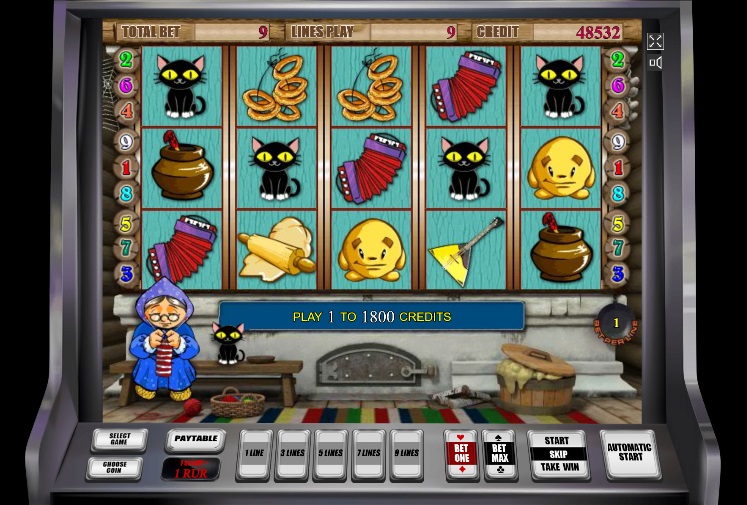This screenshot has height=505, width=747.
Task: Activate the 5 Lines button
Action: [x=331, y=455]
